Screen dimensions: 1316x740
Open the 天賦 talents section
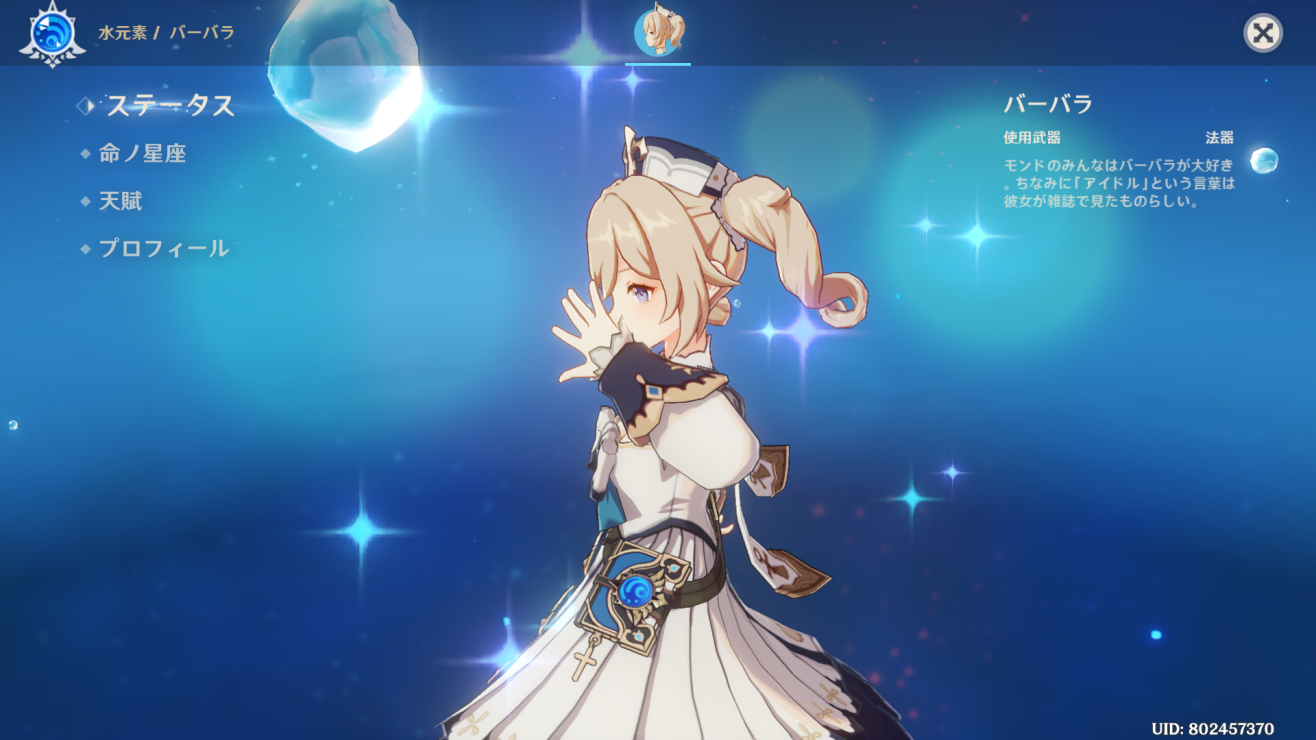pyautogui.click(x=122, y=201)
